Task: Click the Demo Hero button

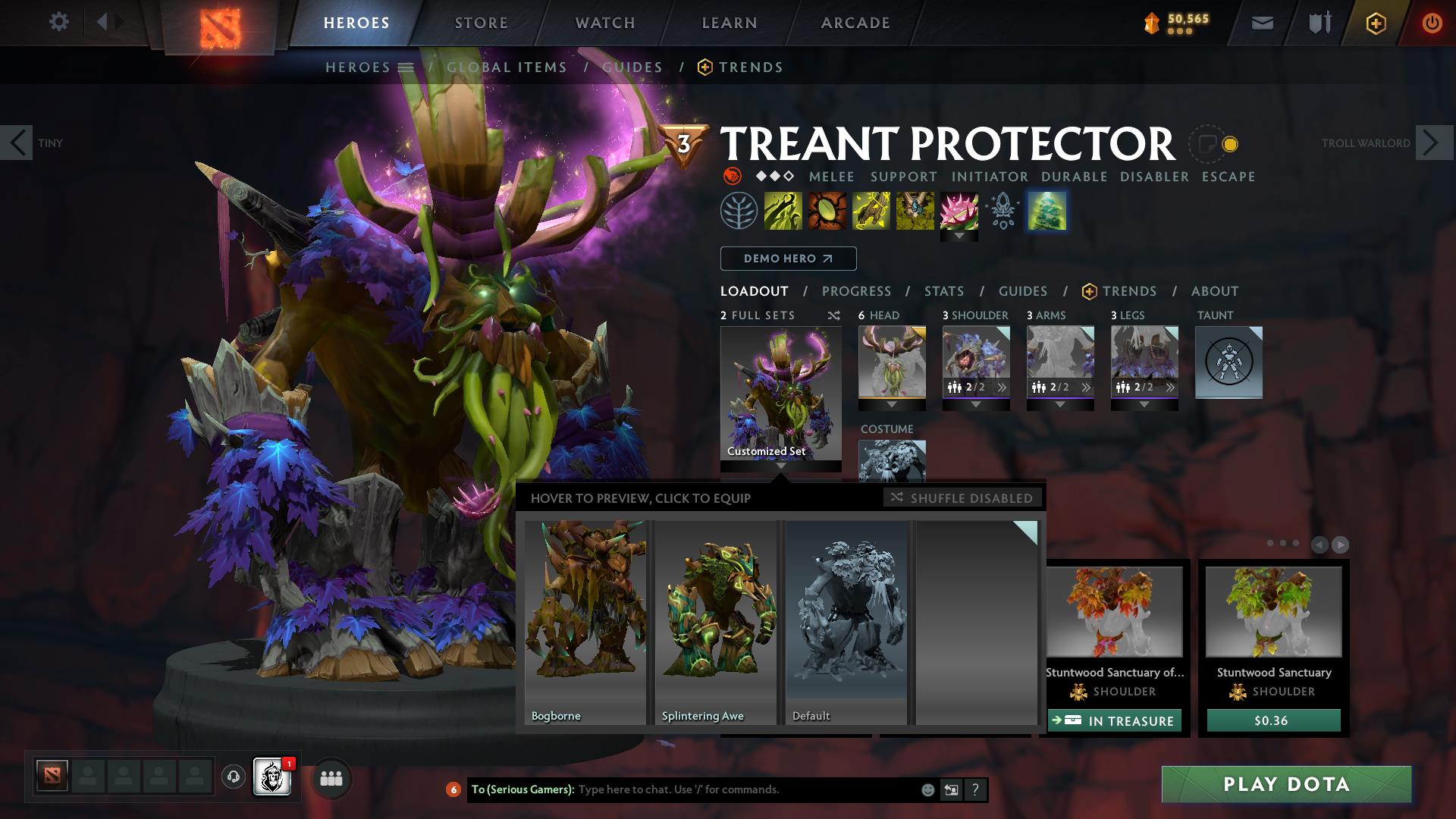Action: (787, 258)
